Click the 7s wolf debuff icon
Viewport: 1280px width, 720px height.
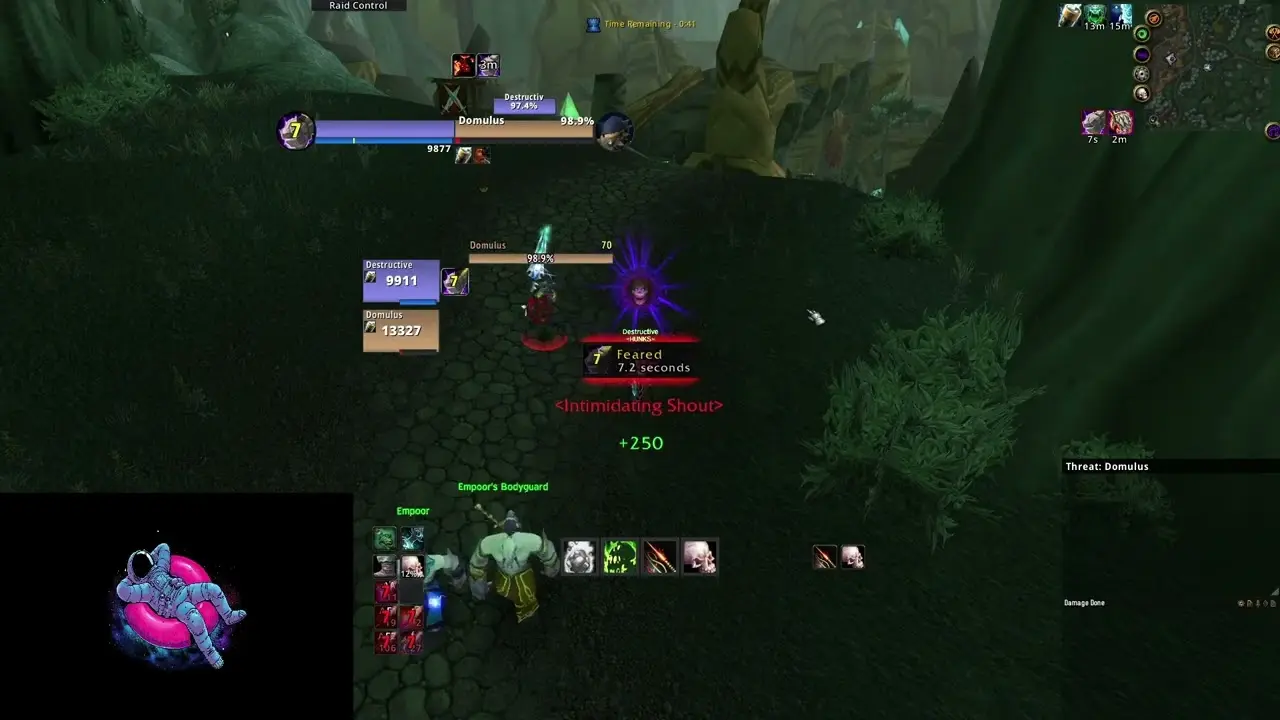(x=1094, y=123)
